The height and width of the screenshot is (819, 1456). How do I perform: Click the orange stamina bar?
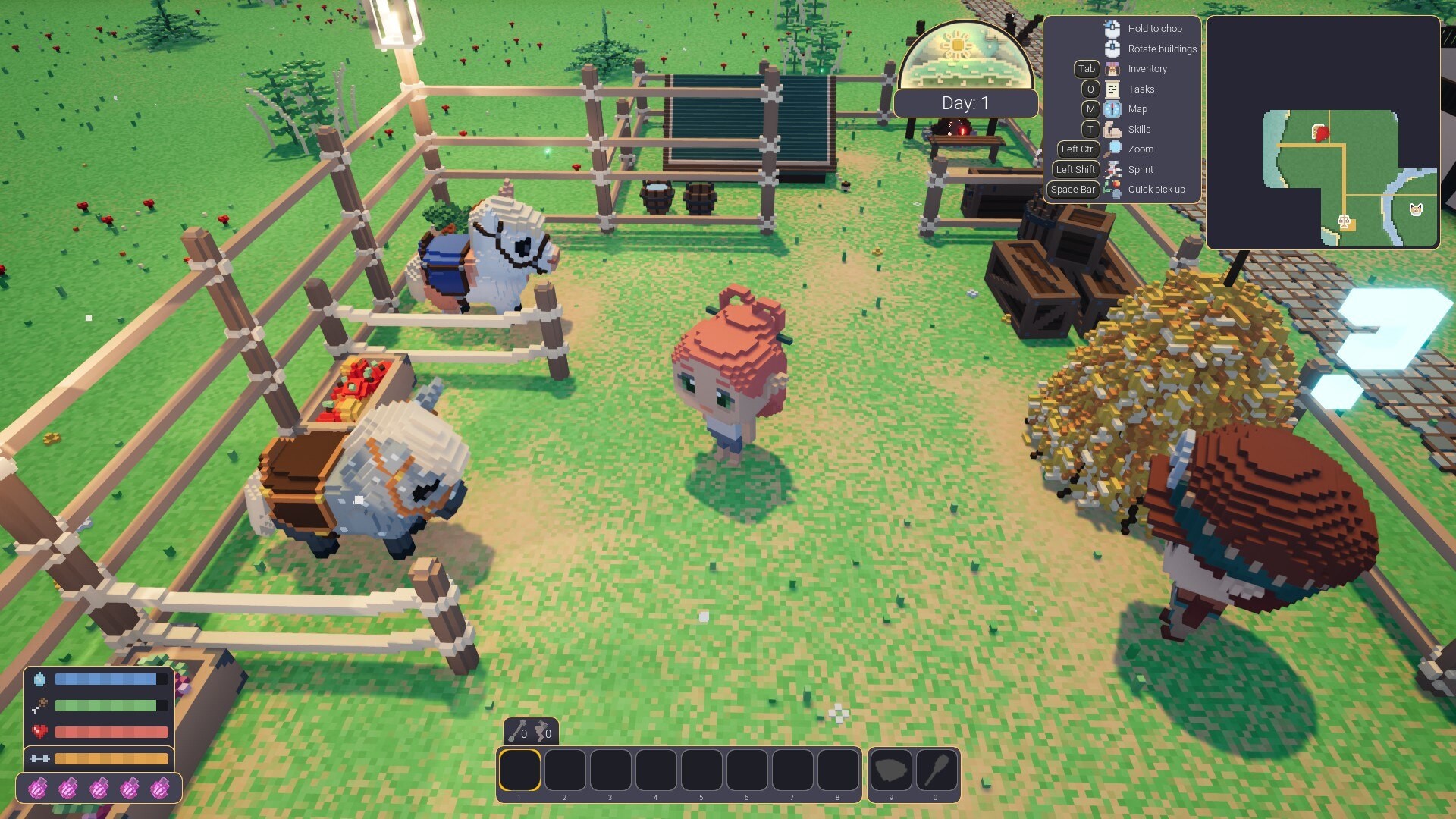click(112, 758)
